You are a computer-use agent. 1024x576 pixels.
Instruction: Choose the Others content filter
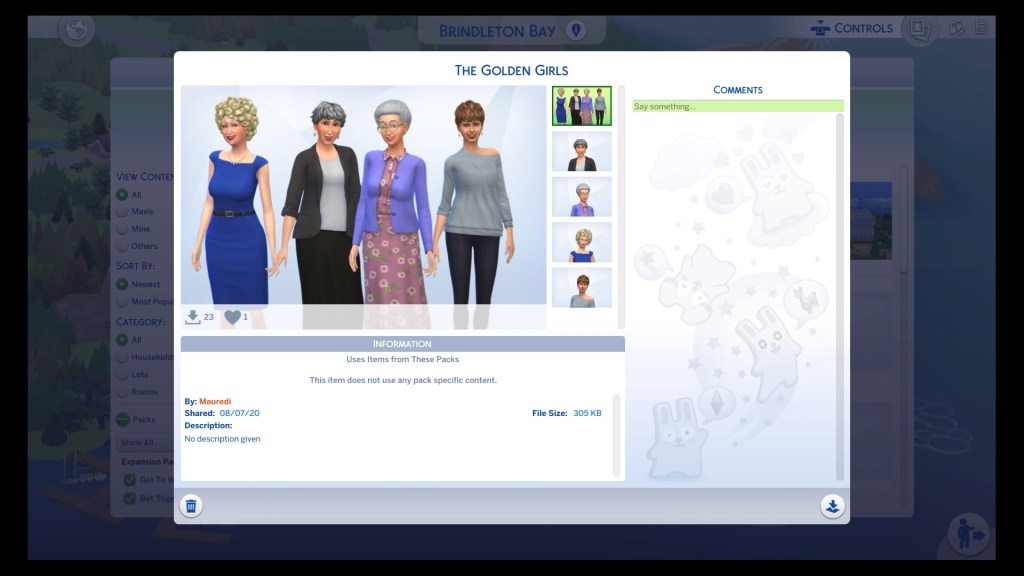pyautogui.click(x=123, y=246)
